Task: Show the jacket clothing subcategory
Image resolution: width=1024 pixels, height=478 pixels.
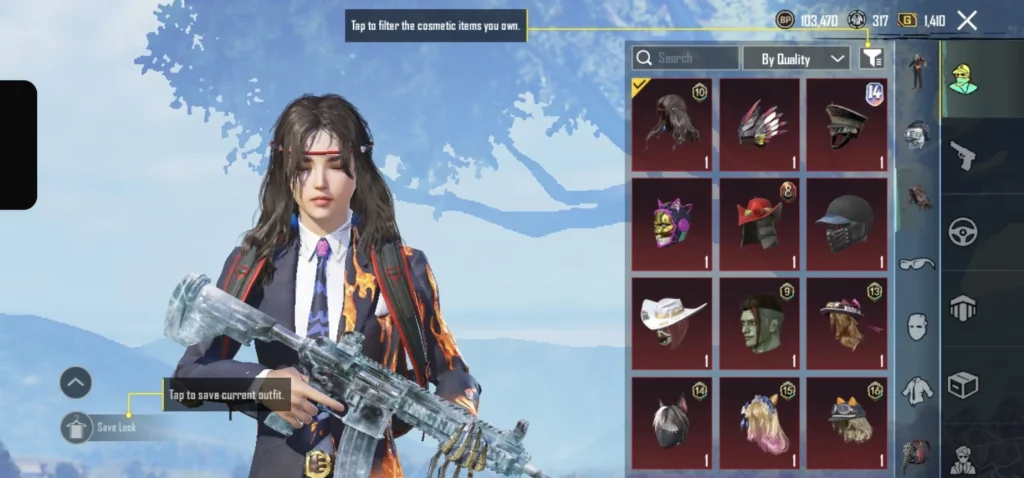Action: pyautogui.click(x=917, y=390)
